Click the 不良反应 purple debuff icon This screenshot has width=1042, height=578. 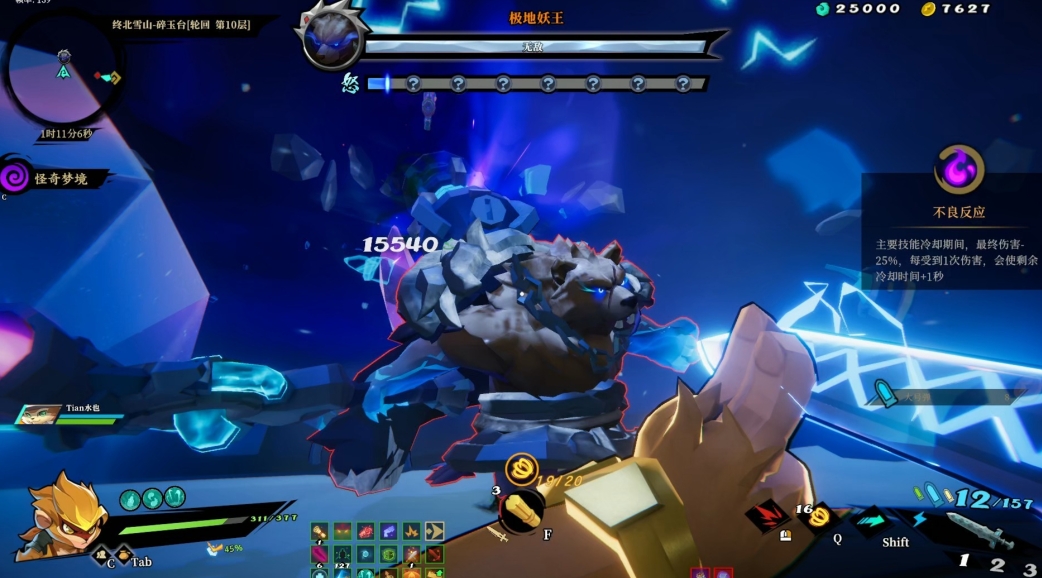tap(959, 169)
